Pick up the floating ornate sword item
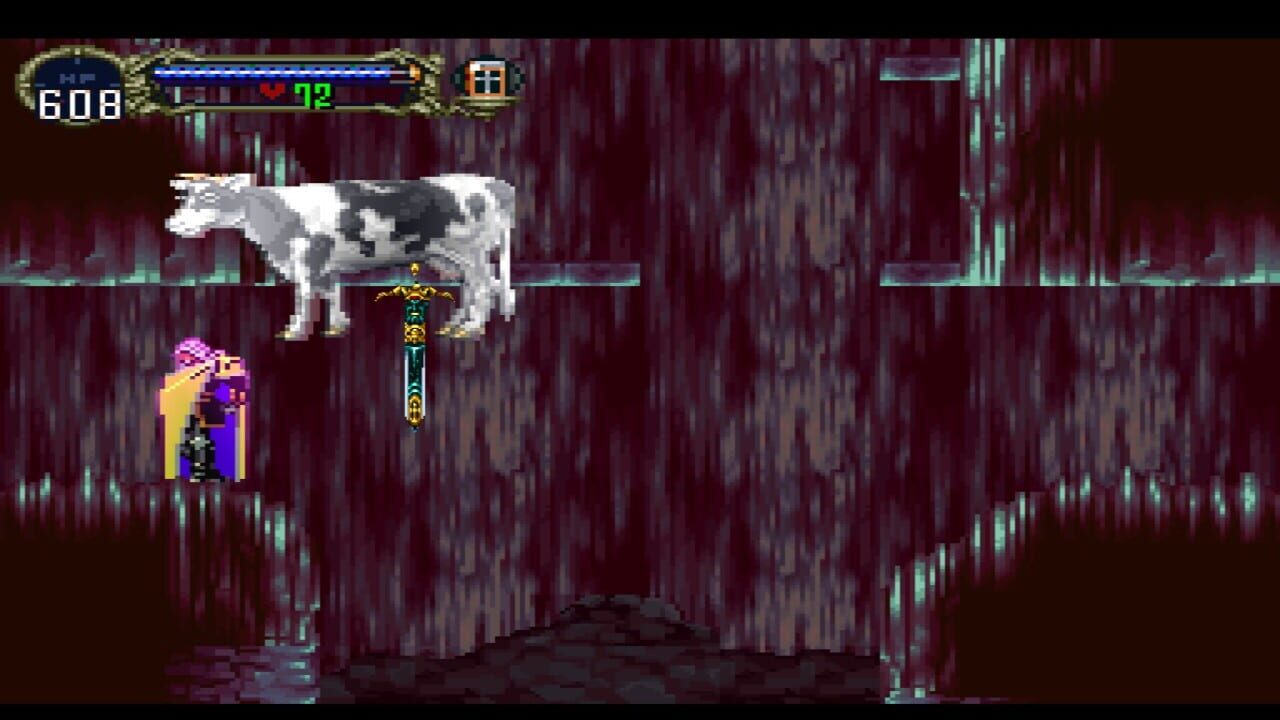This screenshot has width=1280, height=720. coord(413,350)
